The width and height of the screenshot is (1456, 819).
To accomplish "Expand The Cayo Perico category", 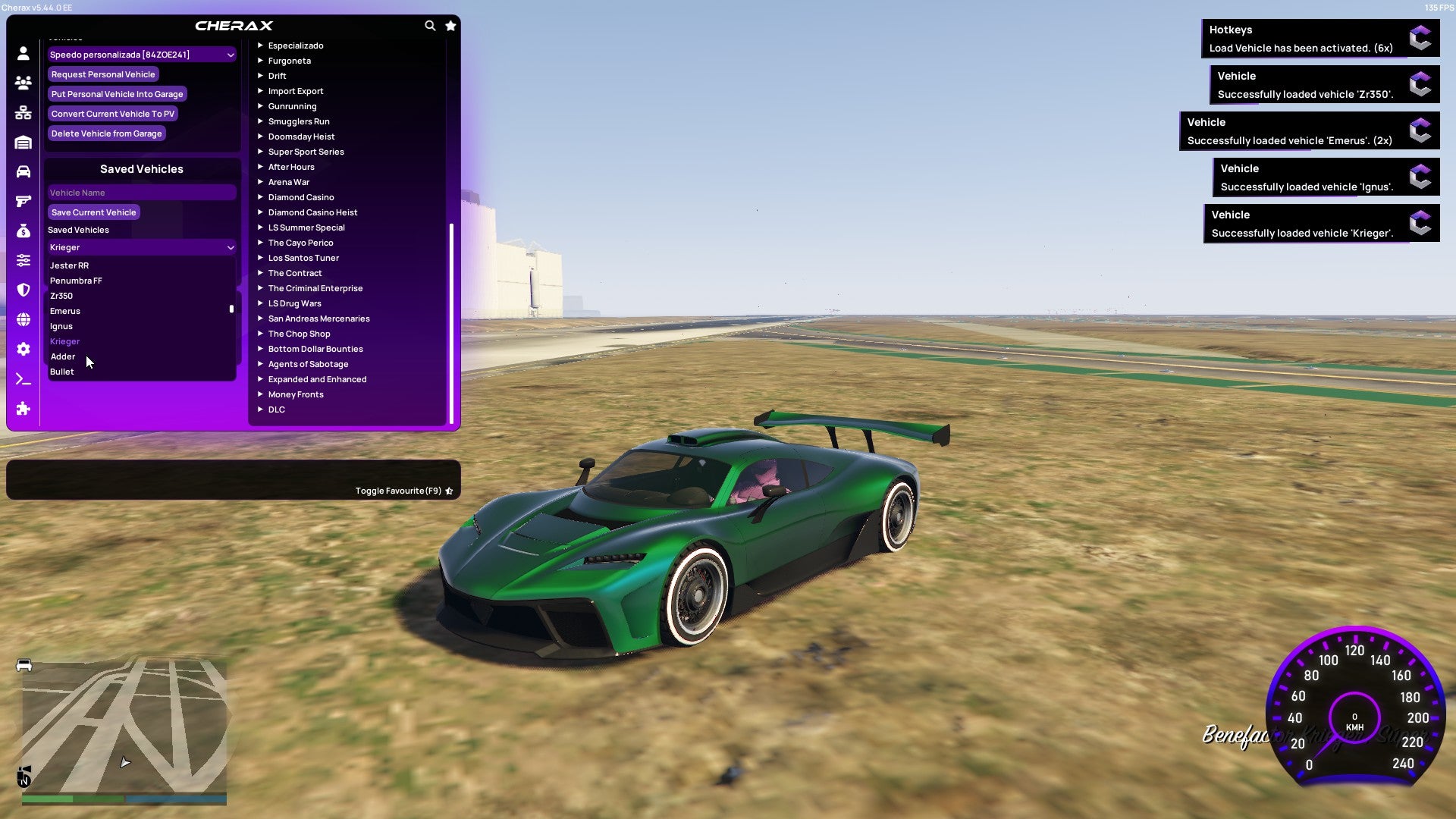I will pyautogui.click(x=300, y=243).
